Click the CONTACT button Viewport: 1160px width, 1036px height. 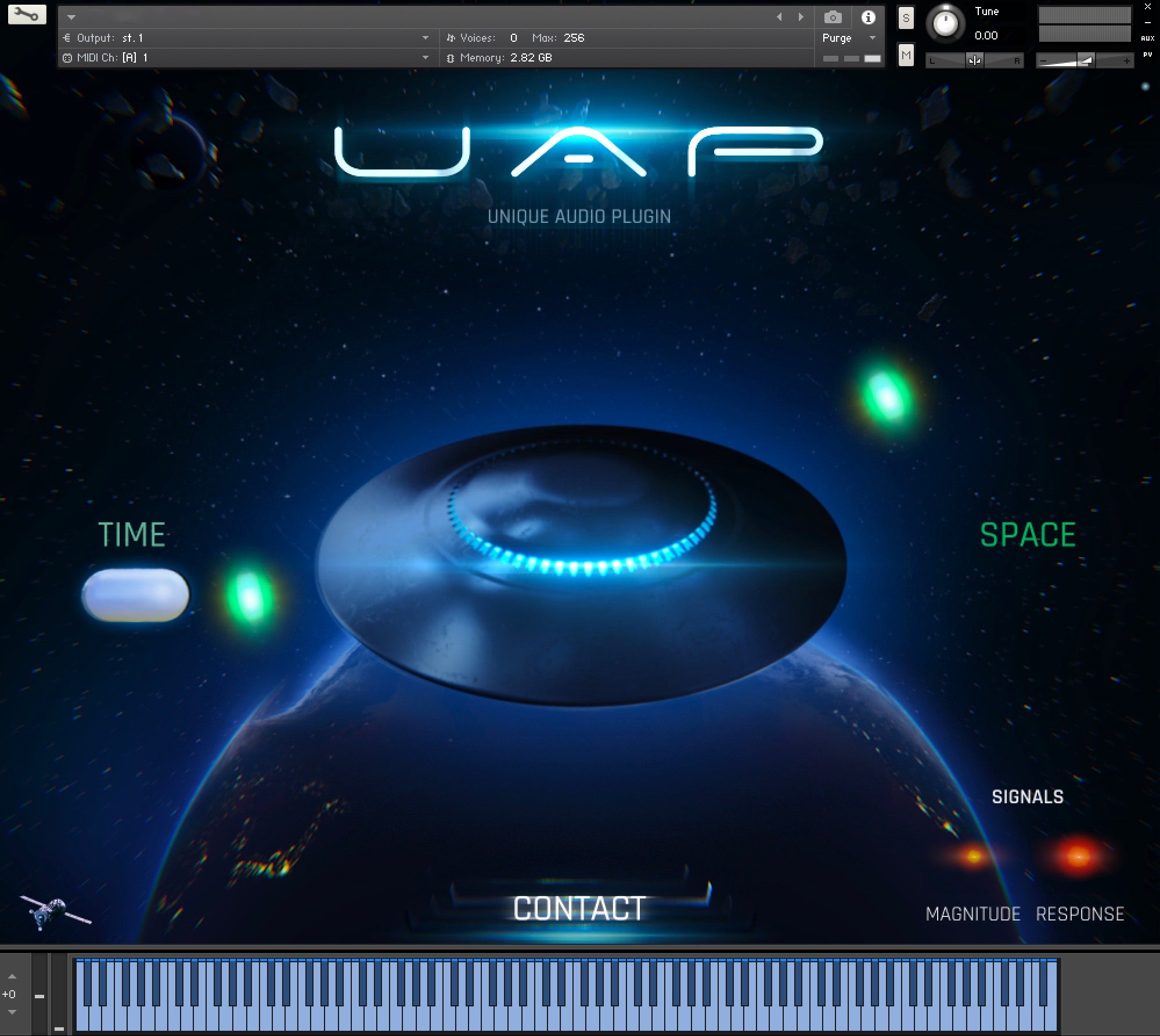coord(579,909)
